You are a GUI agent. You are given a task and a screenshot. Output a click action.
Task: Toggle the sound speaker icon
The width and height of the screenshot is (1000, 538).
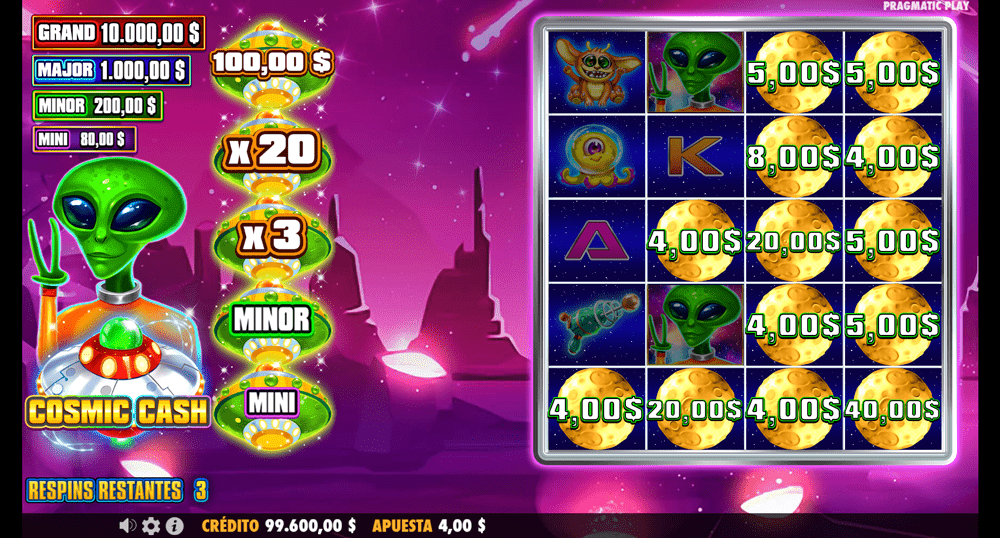point(128,525)
